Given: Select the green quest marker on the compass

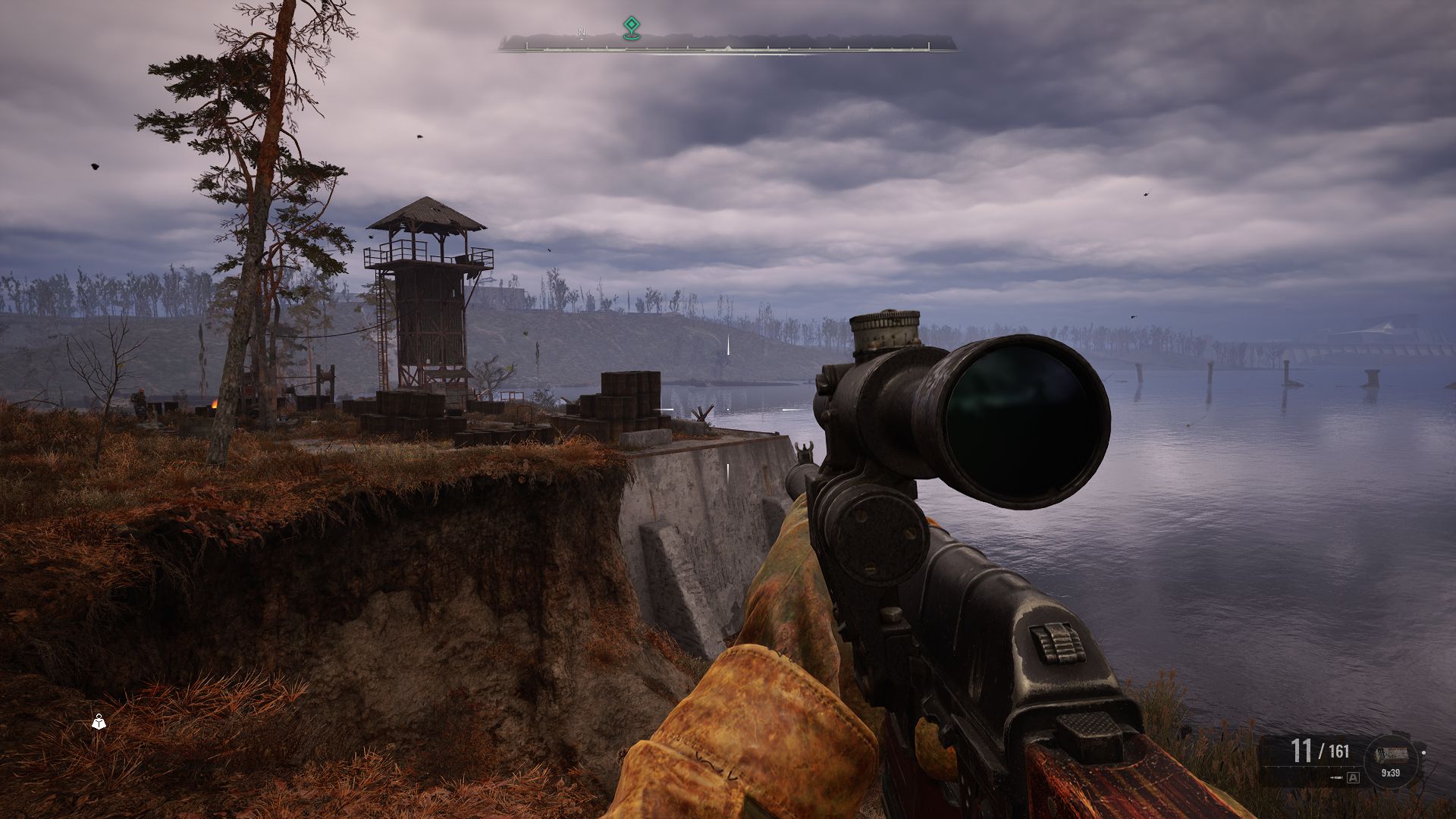Looking at the screenshot, I should pyautogui.click(x=629, y=28).
